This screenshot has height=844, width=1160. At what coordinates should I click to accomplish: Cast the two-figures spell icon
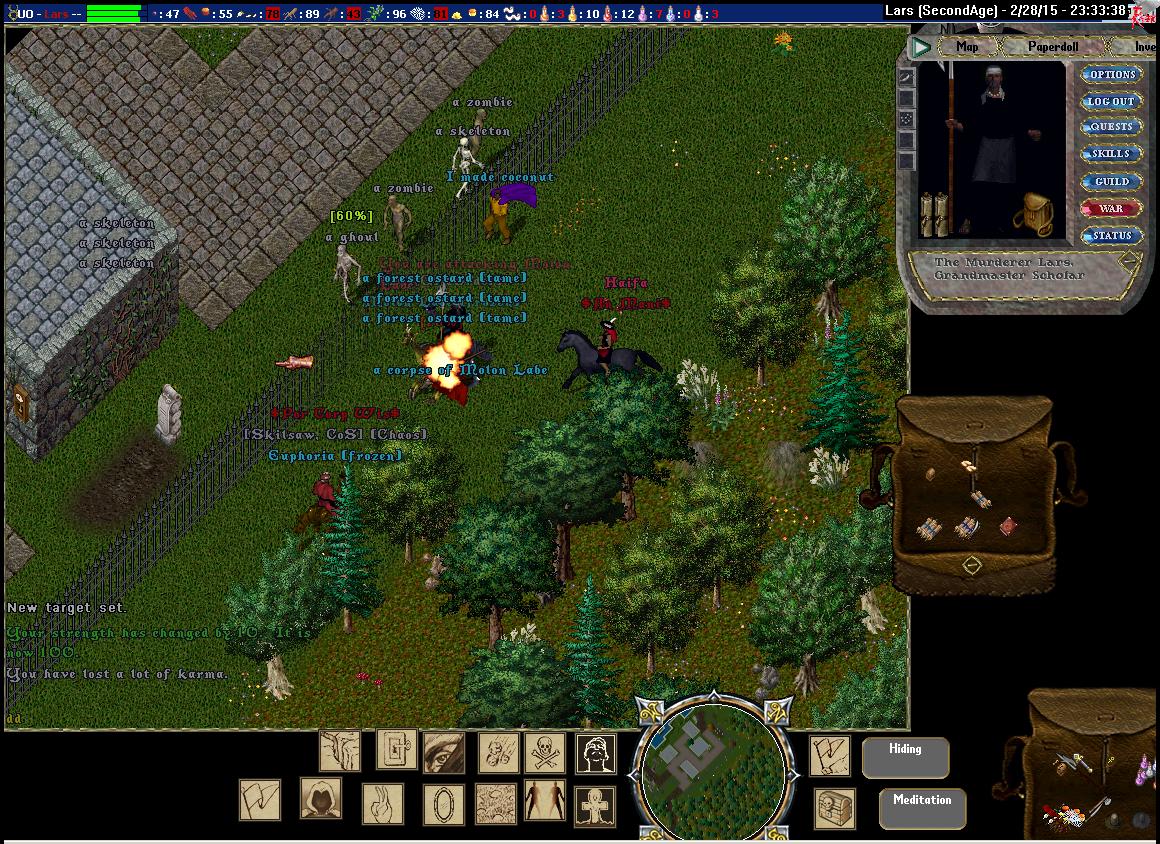click(x=544, y=801)
